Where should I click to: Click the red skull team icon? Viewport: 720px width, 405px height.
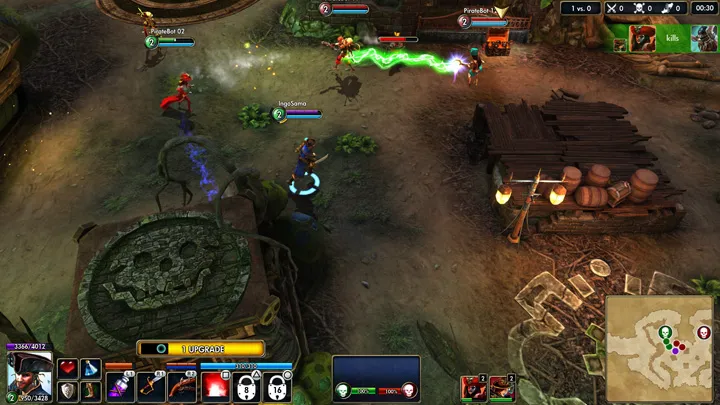407,390
